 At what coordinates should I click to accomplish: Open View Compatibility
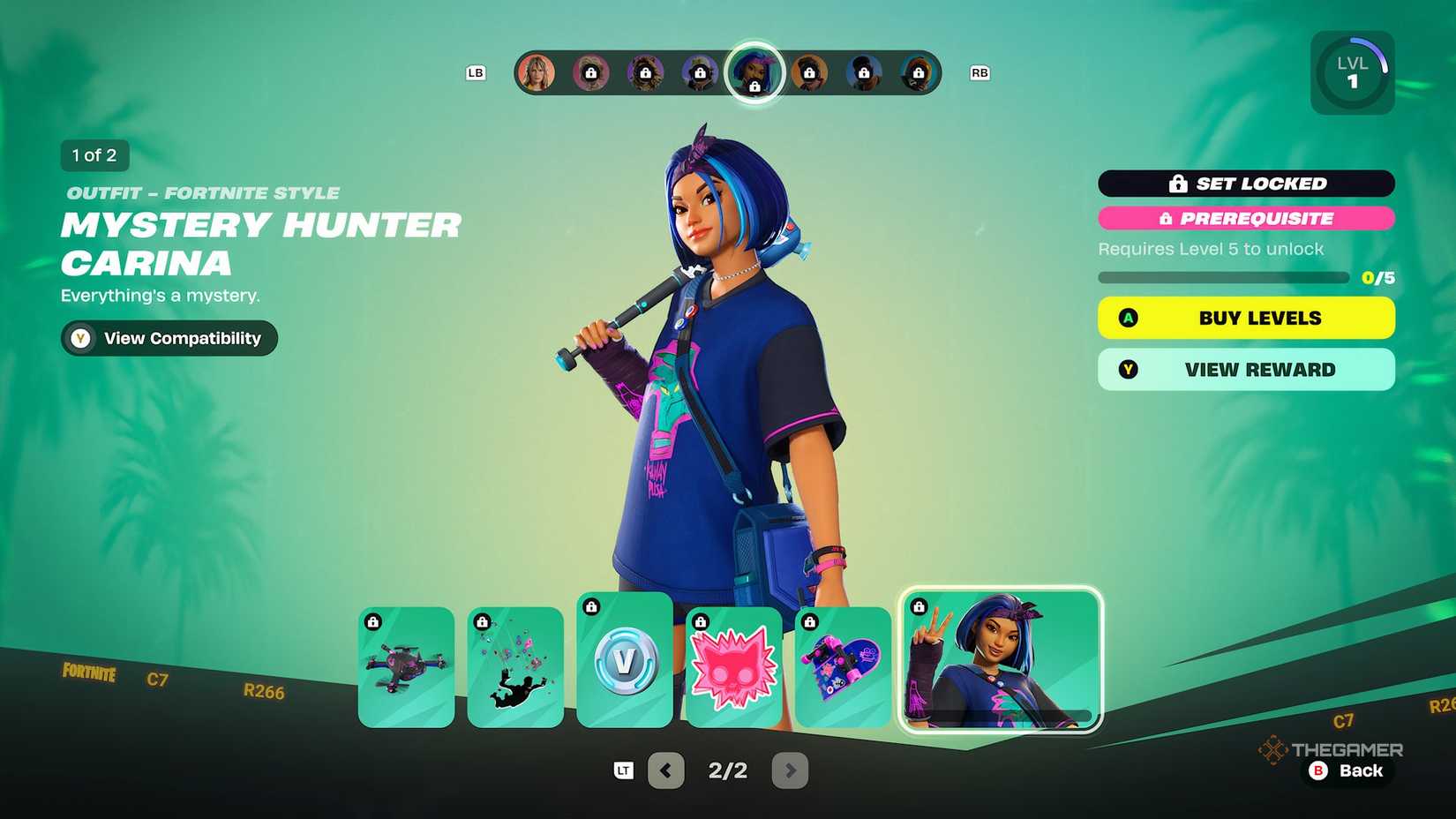(168, 338)
